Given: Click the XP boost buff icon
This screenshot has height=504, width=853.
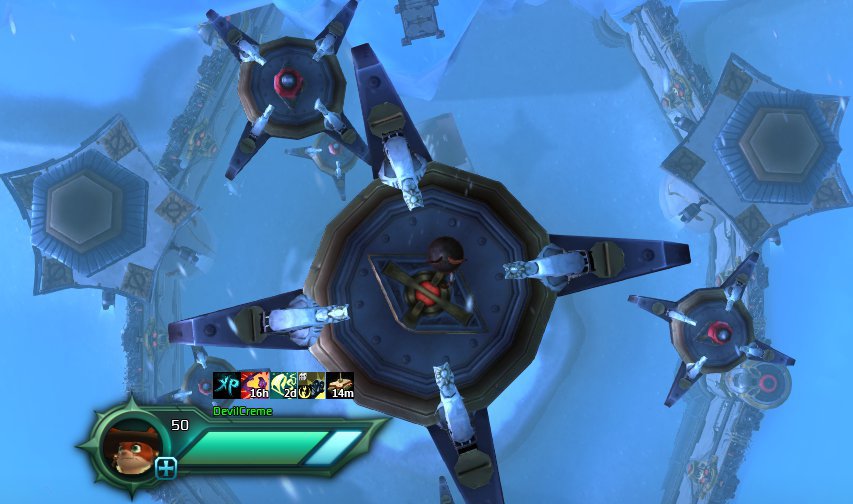Looking at the screenshot, I should point(227,385).
